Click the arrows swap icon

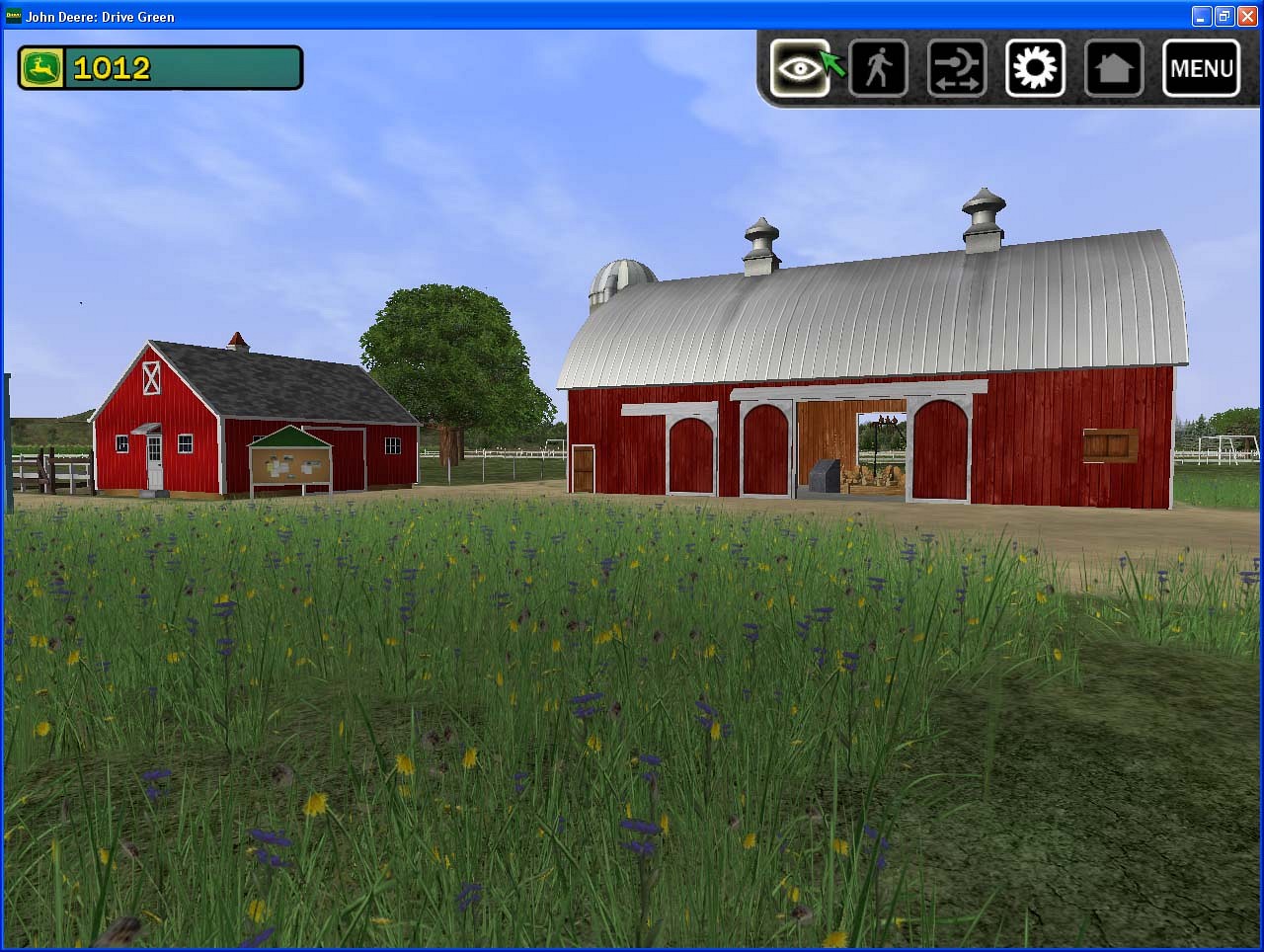(x=957, y=68)
